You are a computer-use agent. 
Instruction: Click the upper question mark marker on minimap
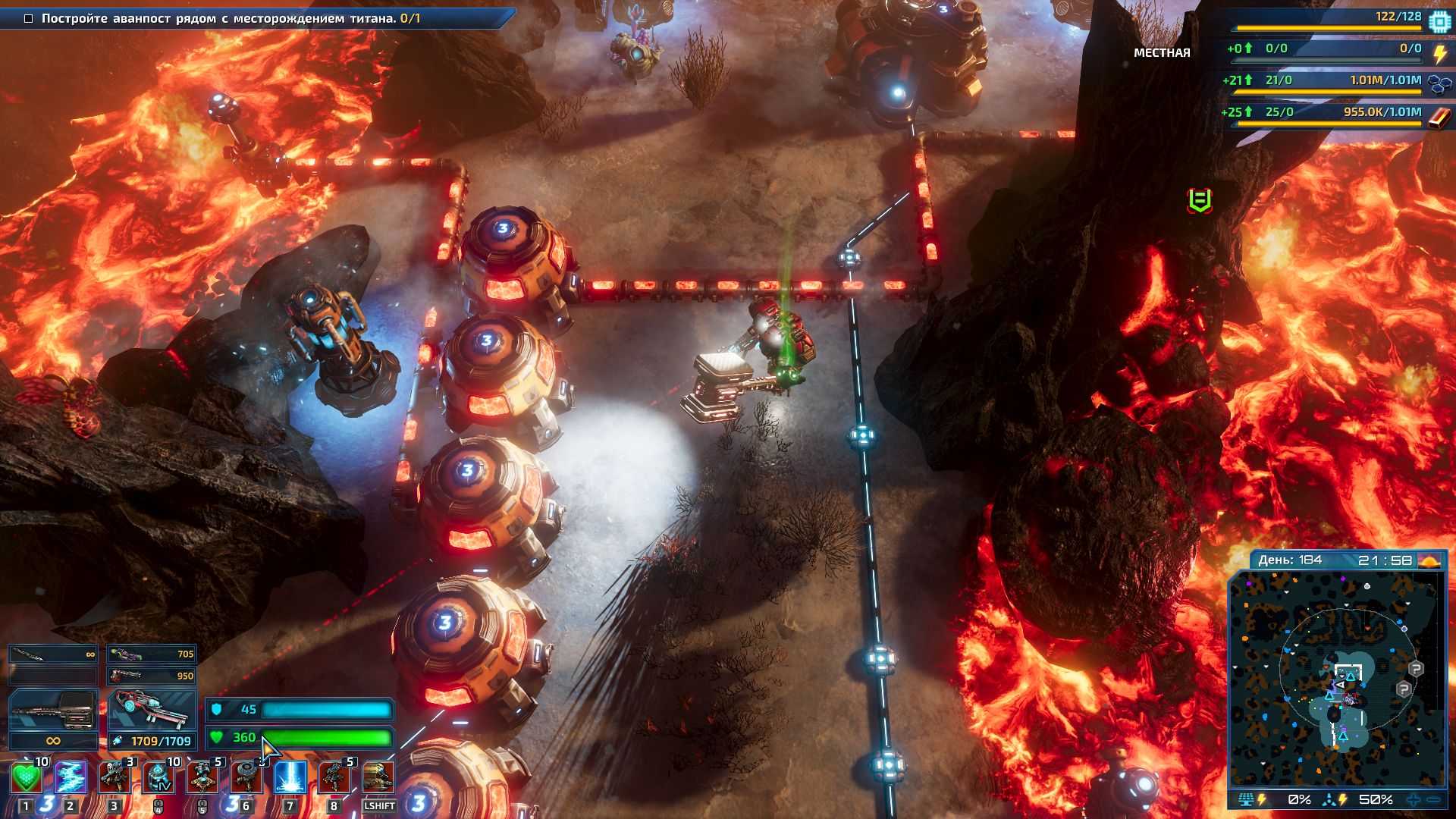tap(1416, 669)
